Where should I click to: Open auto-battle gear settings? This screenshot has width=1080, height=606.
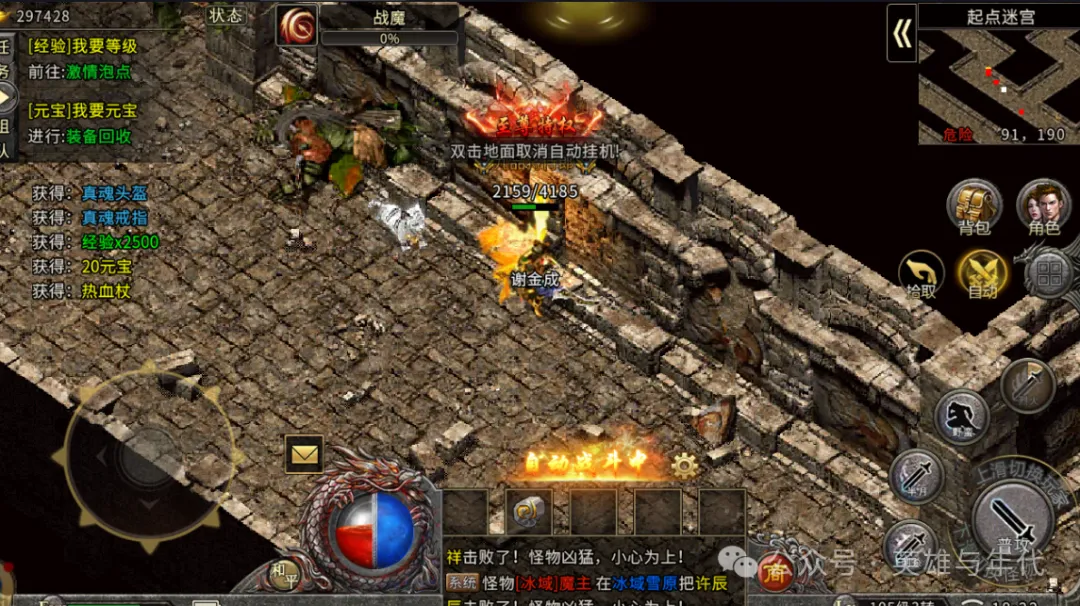pyautogui.click(x=685, y=464)
